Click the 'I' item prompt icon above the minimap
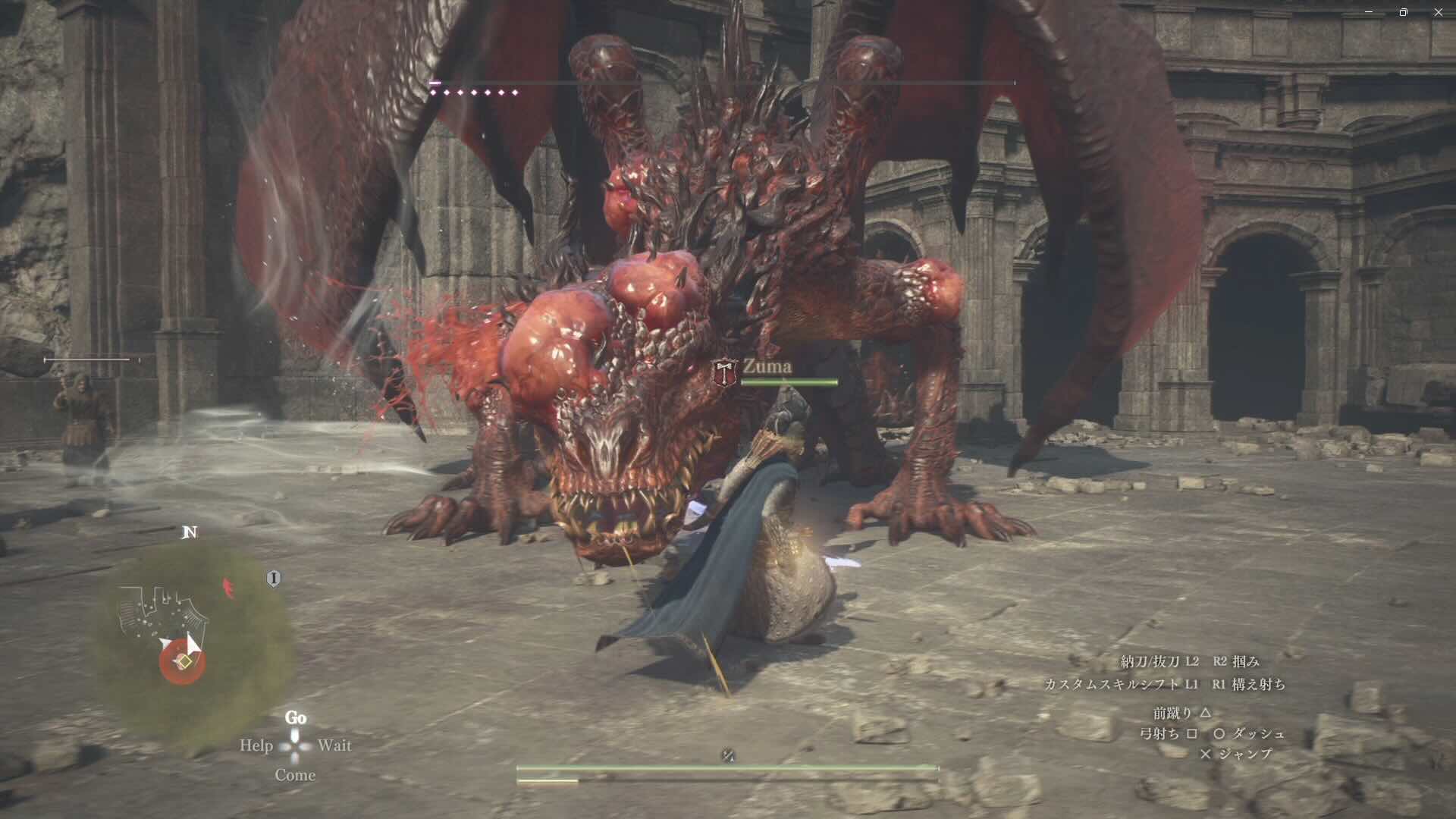Viewport: 1456px width, 819px height. pos(274,578)
